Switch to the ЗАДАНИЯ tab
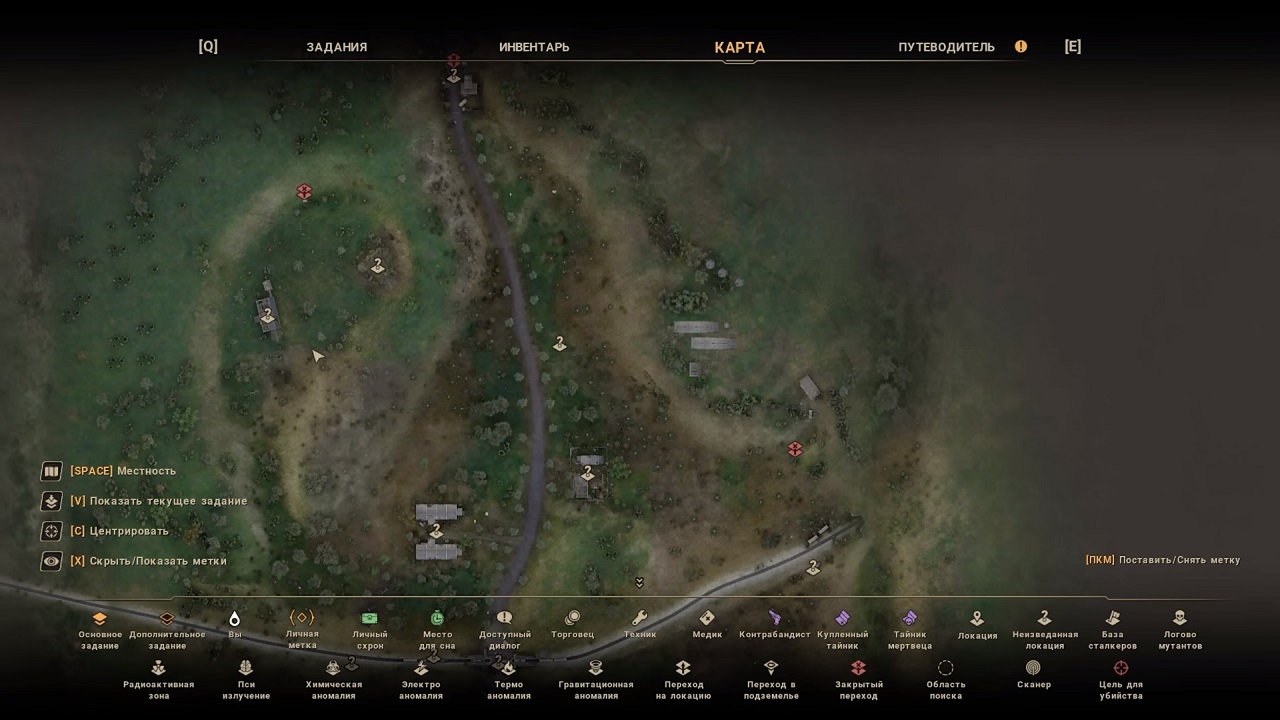The height and width of the screenshot is (720, 1280). pos(336,47)
